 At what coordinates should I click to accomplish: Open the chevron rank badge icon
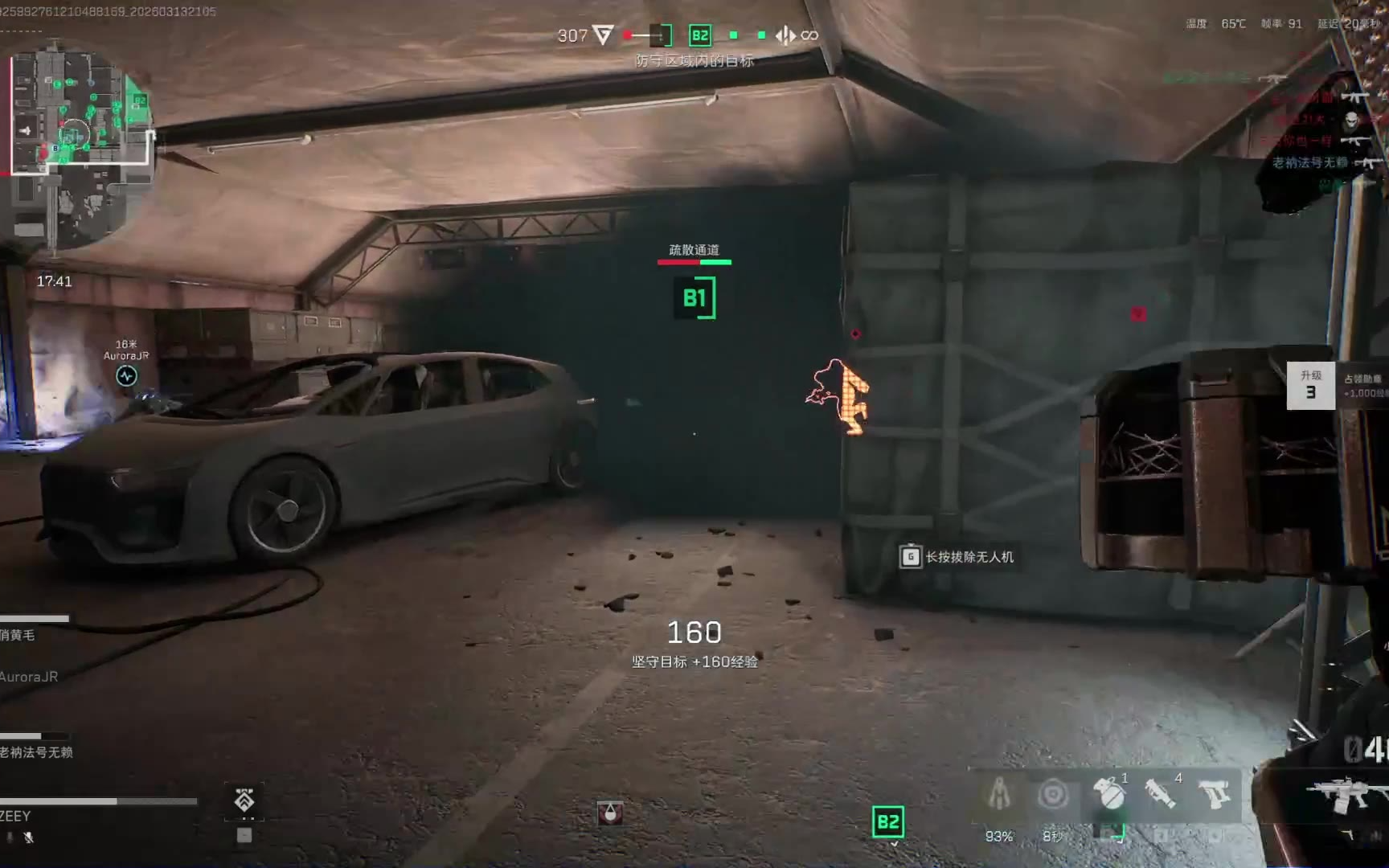[244, 800]
